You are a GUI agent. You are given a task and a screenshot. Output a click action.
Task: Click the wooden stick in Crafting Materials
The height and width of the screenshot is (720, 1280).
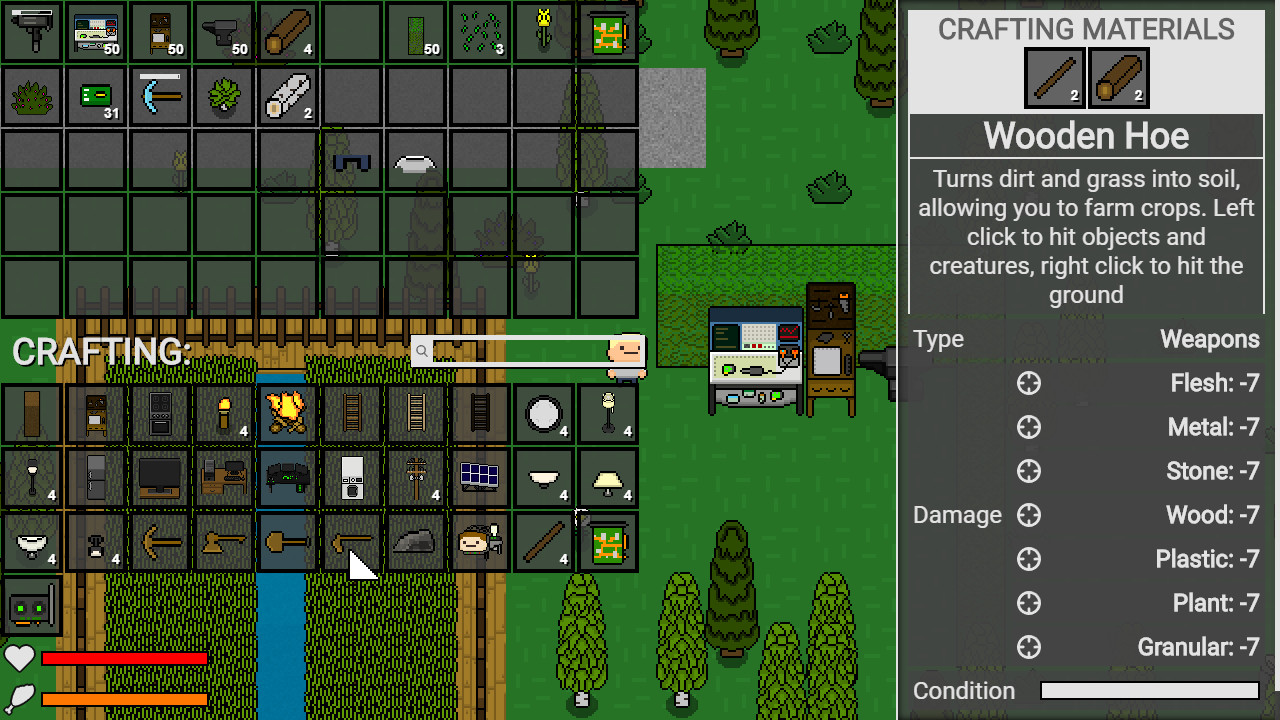point(1054,78)
